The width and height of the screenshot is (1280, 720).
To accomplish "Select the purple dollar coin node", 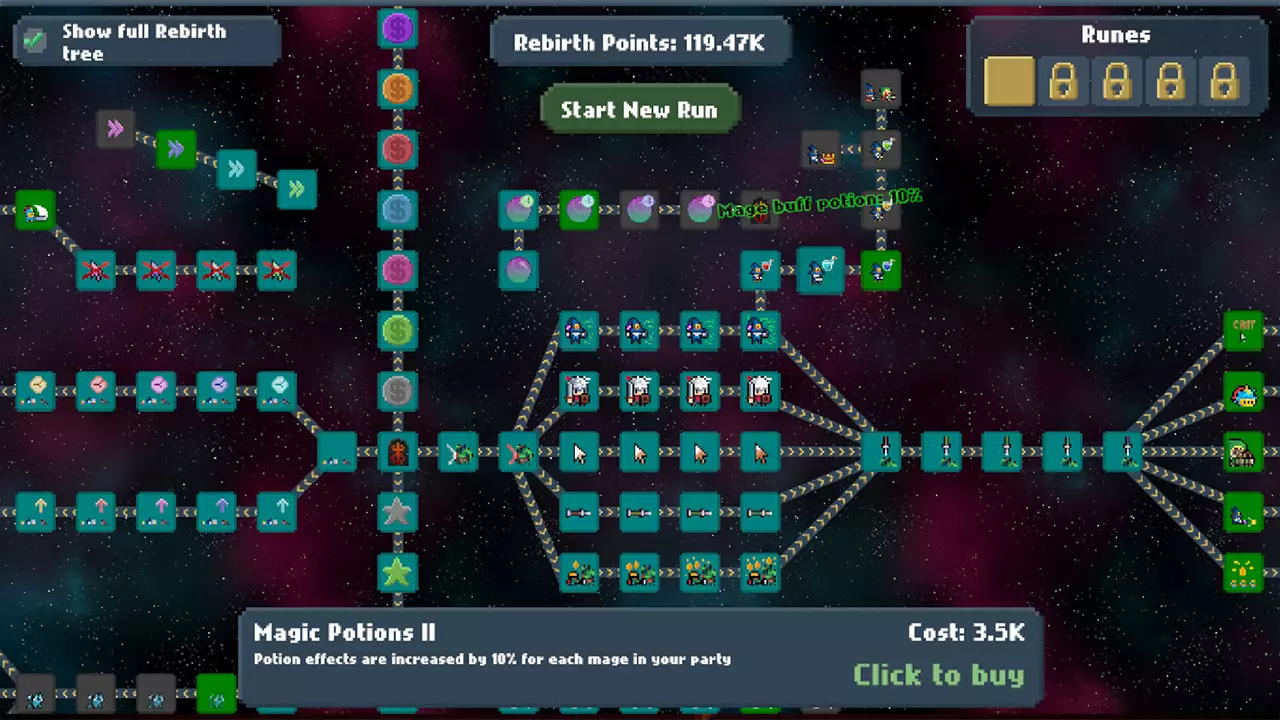I will [x=398, y=28].
